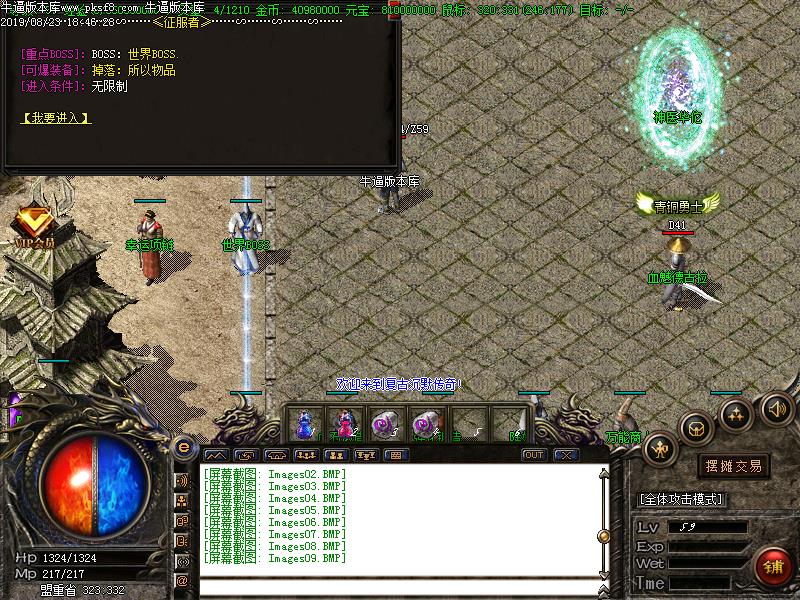Switch the 全体攻击模式 attack mode label
The image size is (800, 600).
coord(682,499)
